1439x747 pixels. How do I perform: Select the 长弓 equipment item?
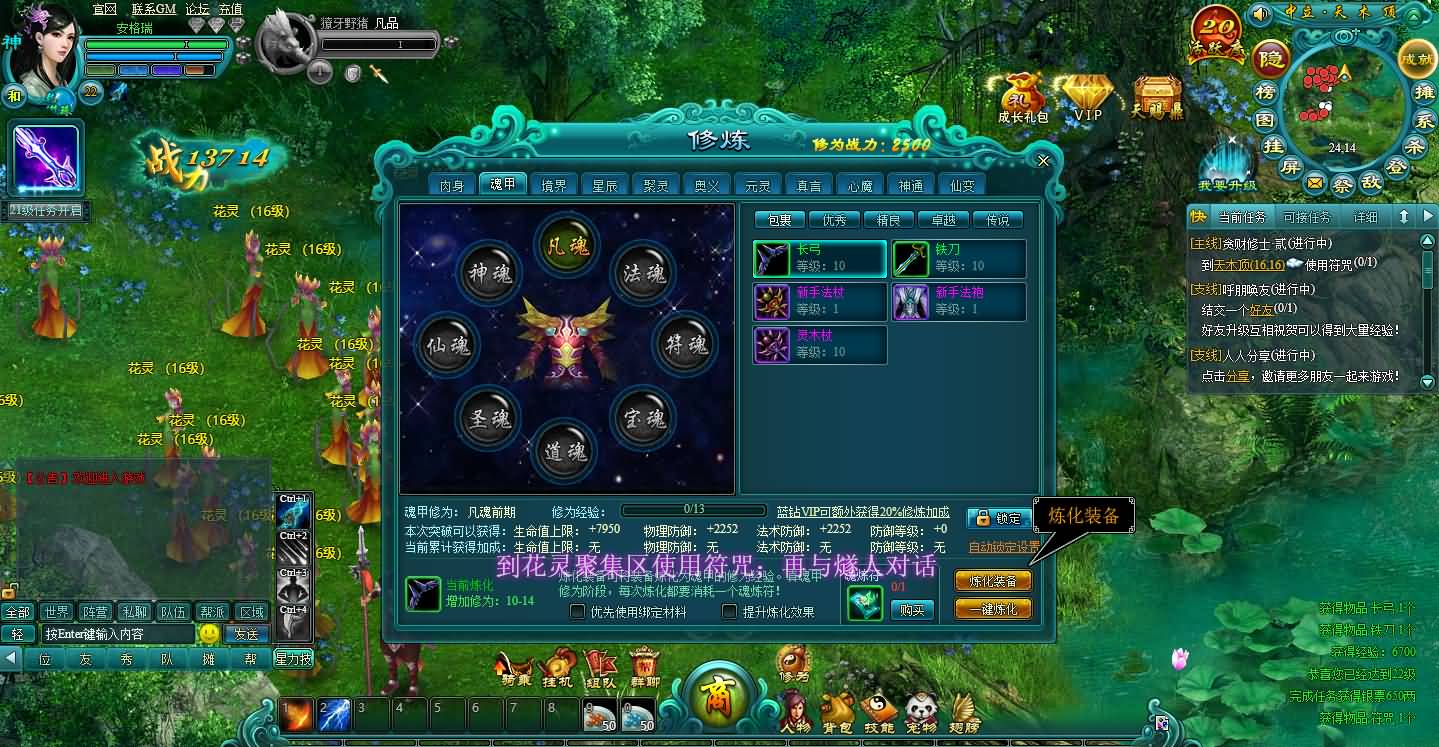pyautogui.click(x=819, y=258)
